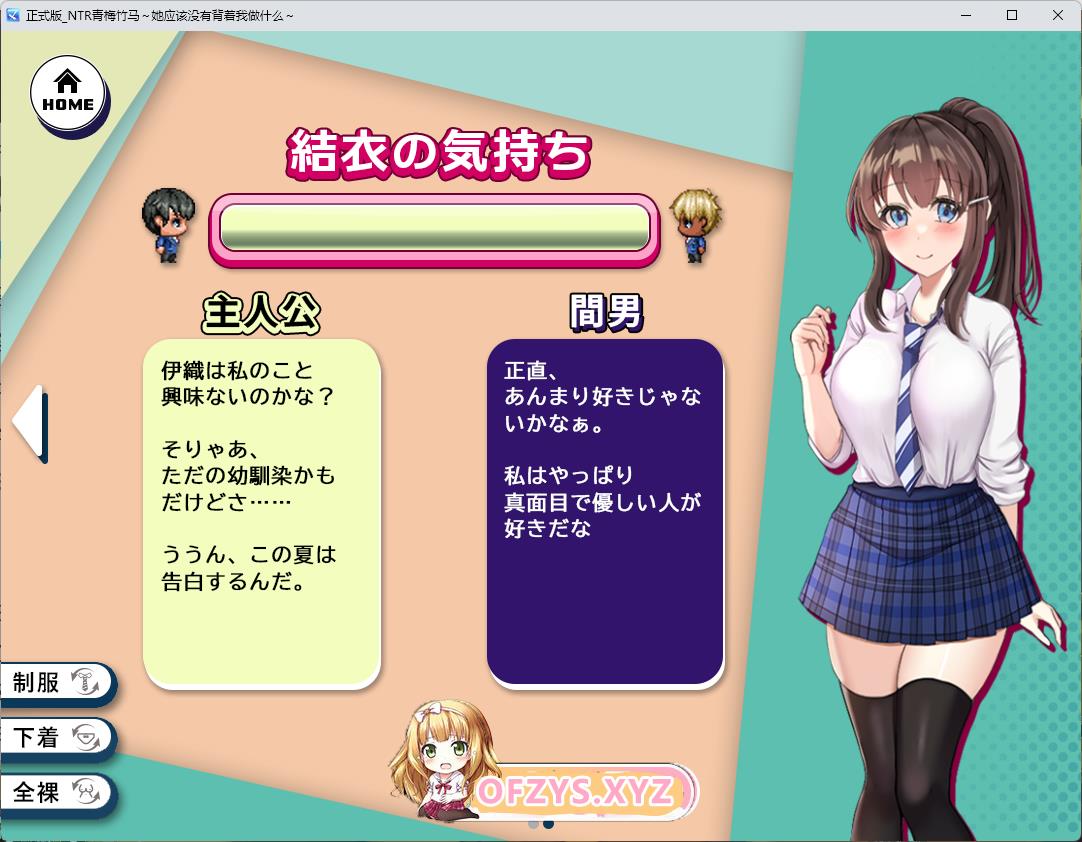The width and height of the screenshot is (1082, 842).
Task: Minimize the game window
Action: pyautogui.click(x=966, y=15)
